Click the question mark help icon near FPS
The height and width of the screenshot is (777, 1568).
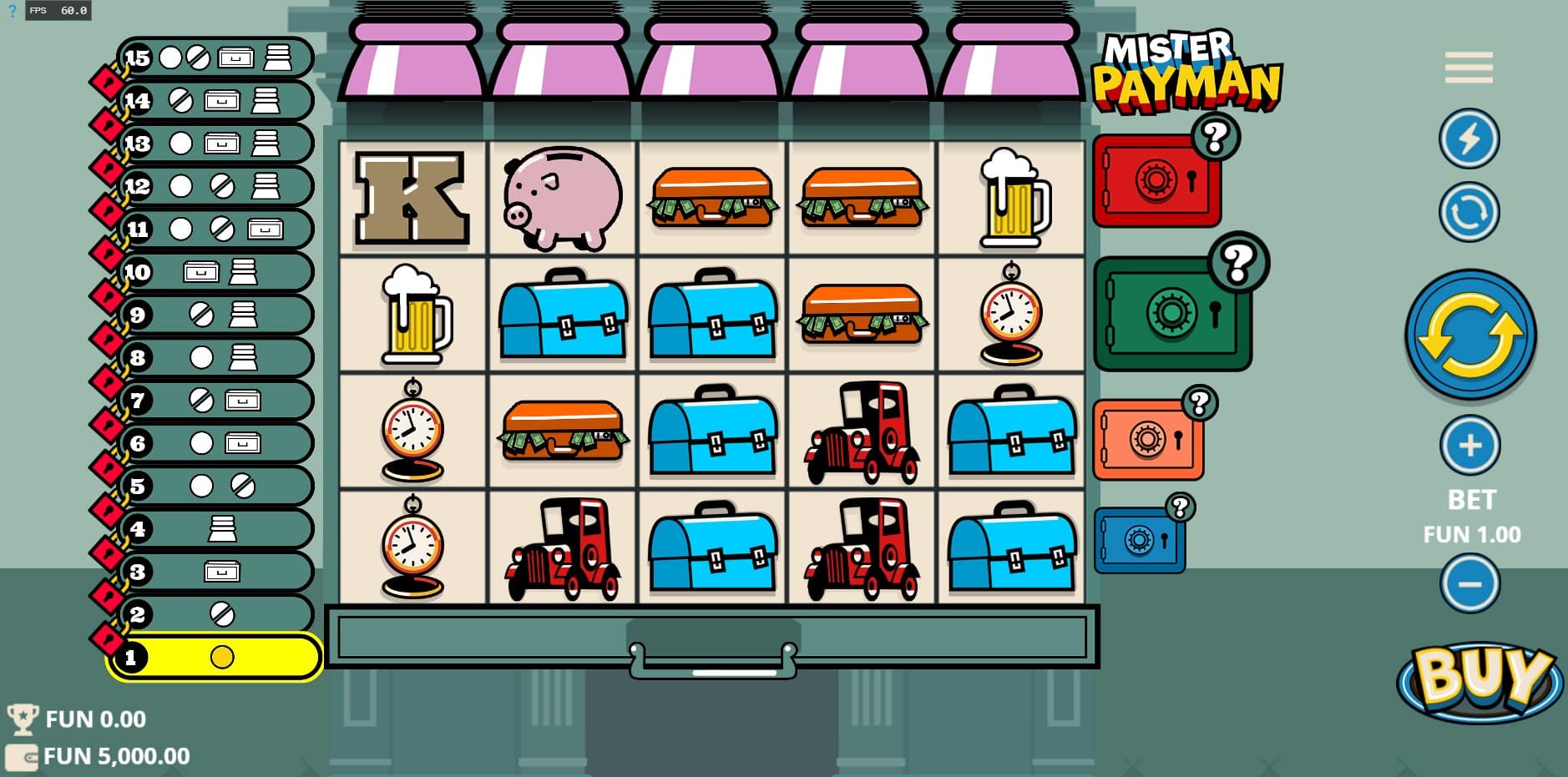pos(12,11)
